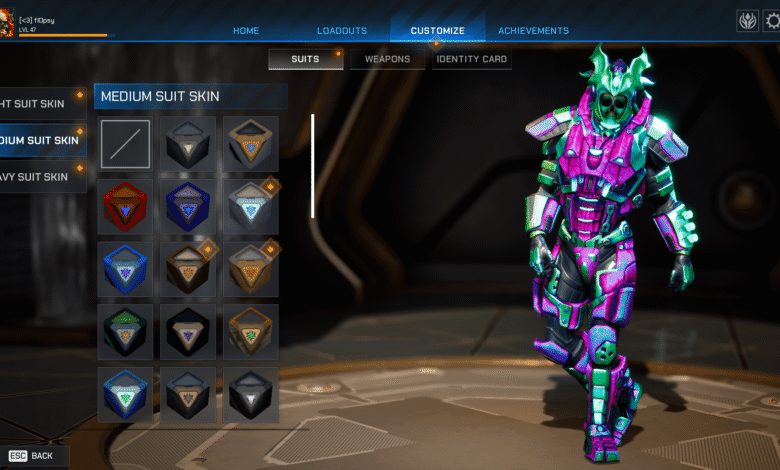
Task: Open the settings gear icon
Action: 772,21
